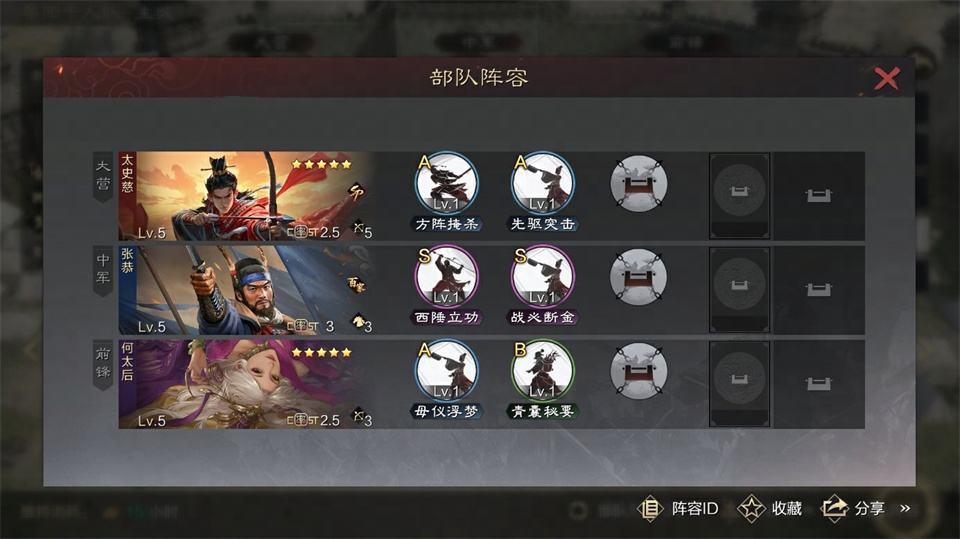The width and height of the screenshot is (960, 539).
Task: Save lineup with the 收藏 button
Action: tap(770, 508)
